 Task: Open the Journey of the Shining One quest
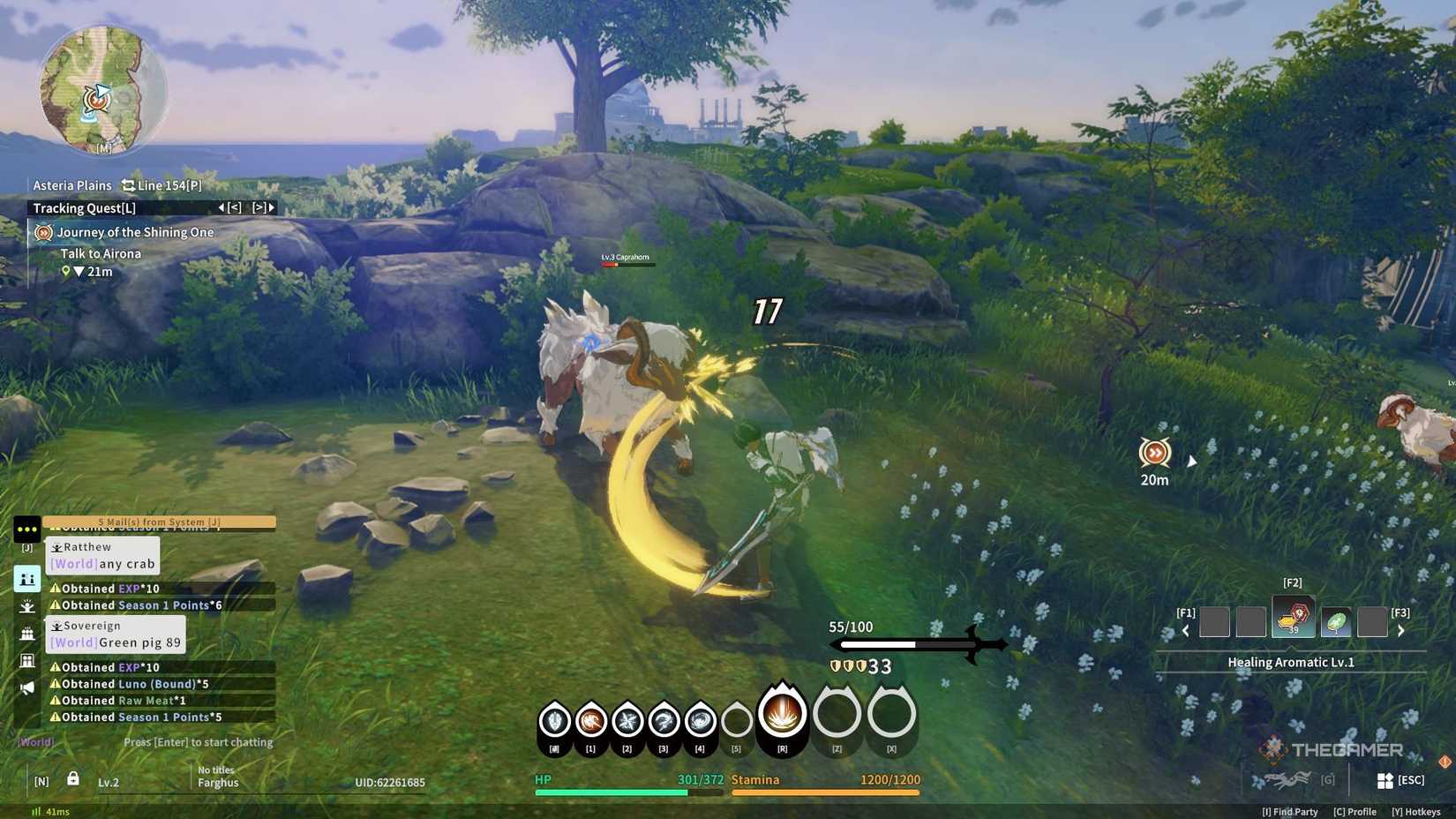click(134, 232)
